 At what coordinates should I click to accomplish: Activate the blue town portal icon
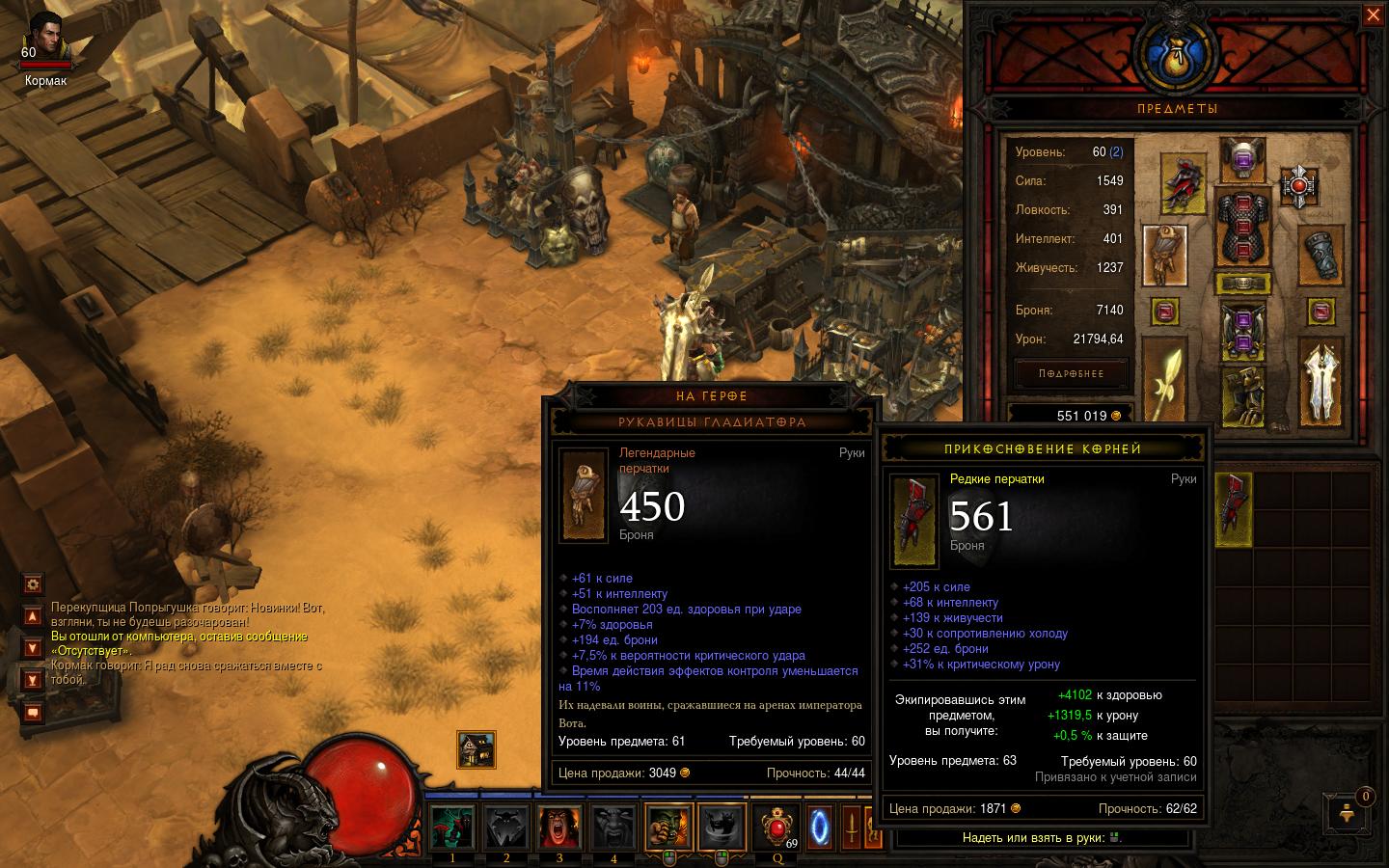[820, 827]
